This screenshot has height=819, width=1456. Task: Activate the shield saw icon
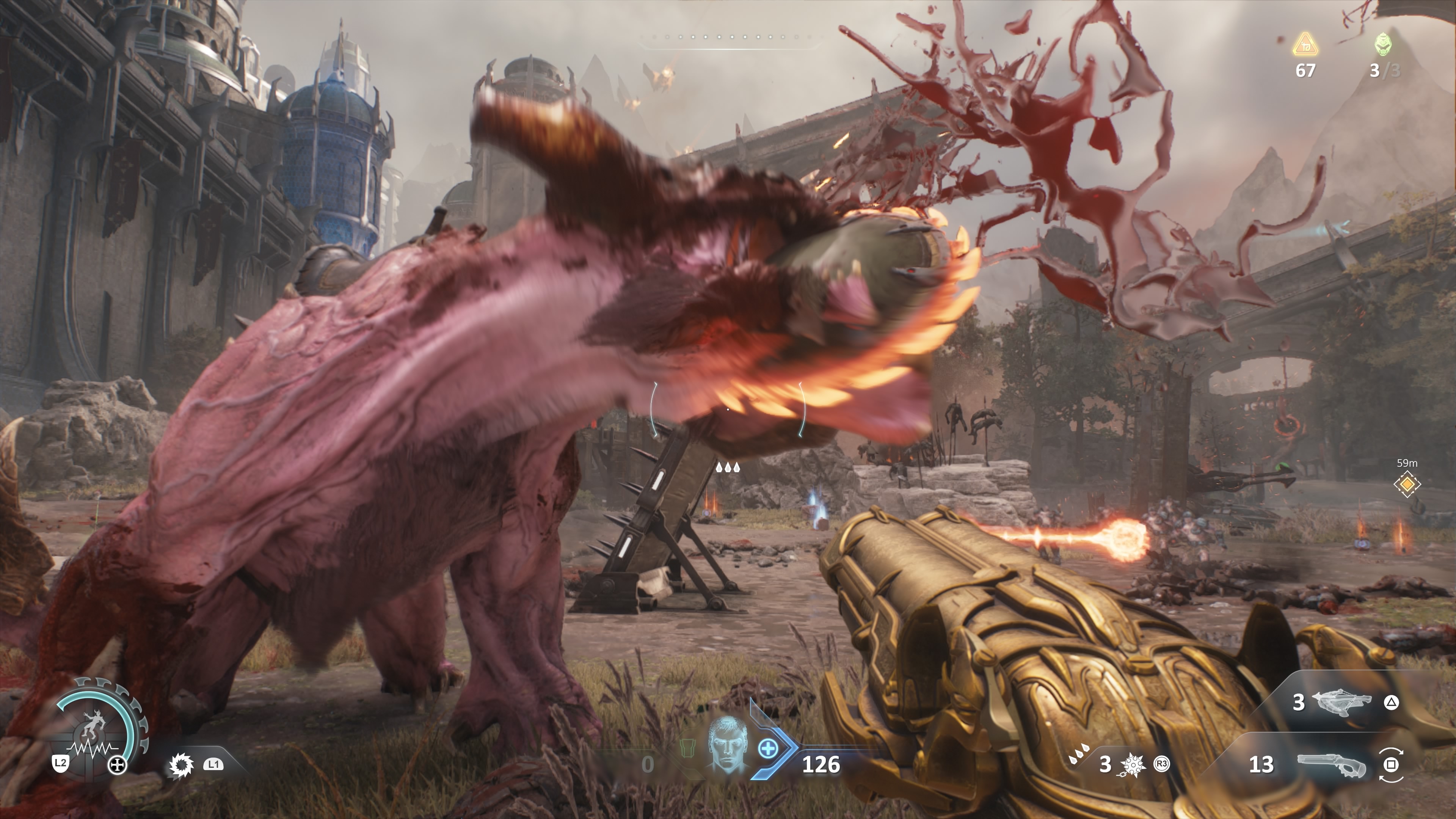coord(181,765)
